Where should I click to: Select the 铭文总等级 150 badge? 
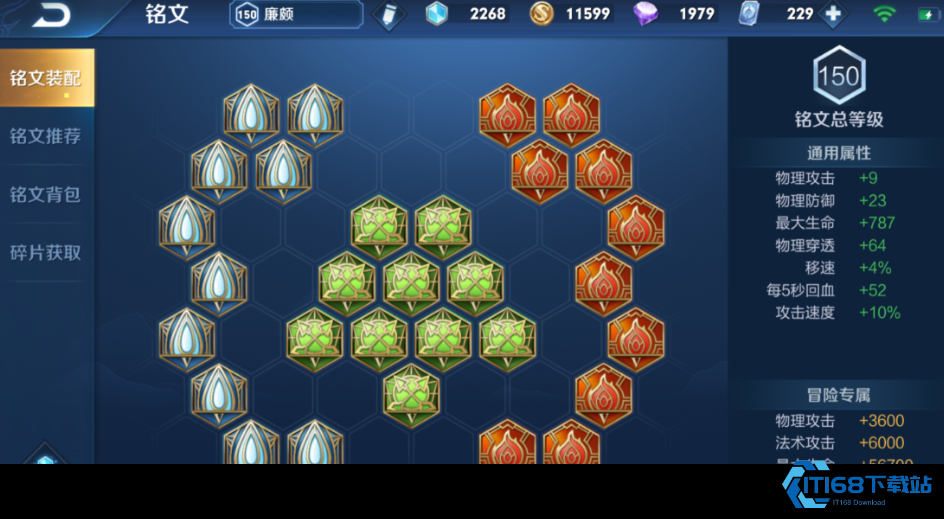[x=838, y=76]
